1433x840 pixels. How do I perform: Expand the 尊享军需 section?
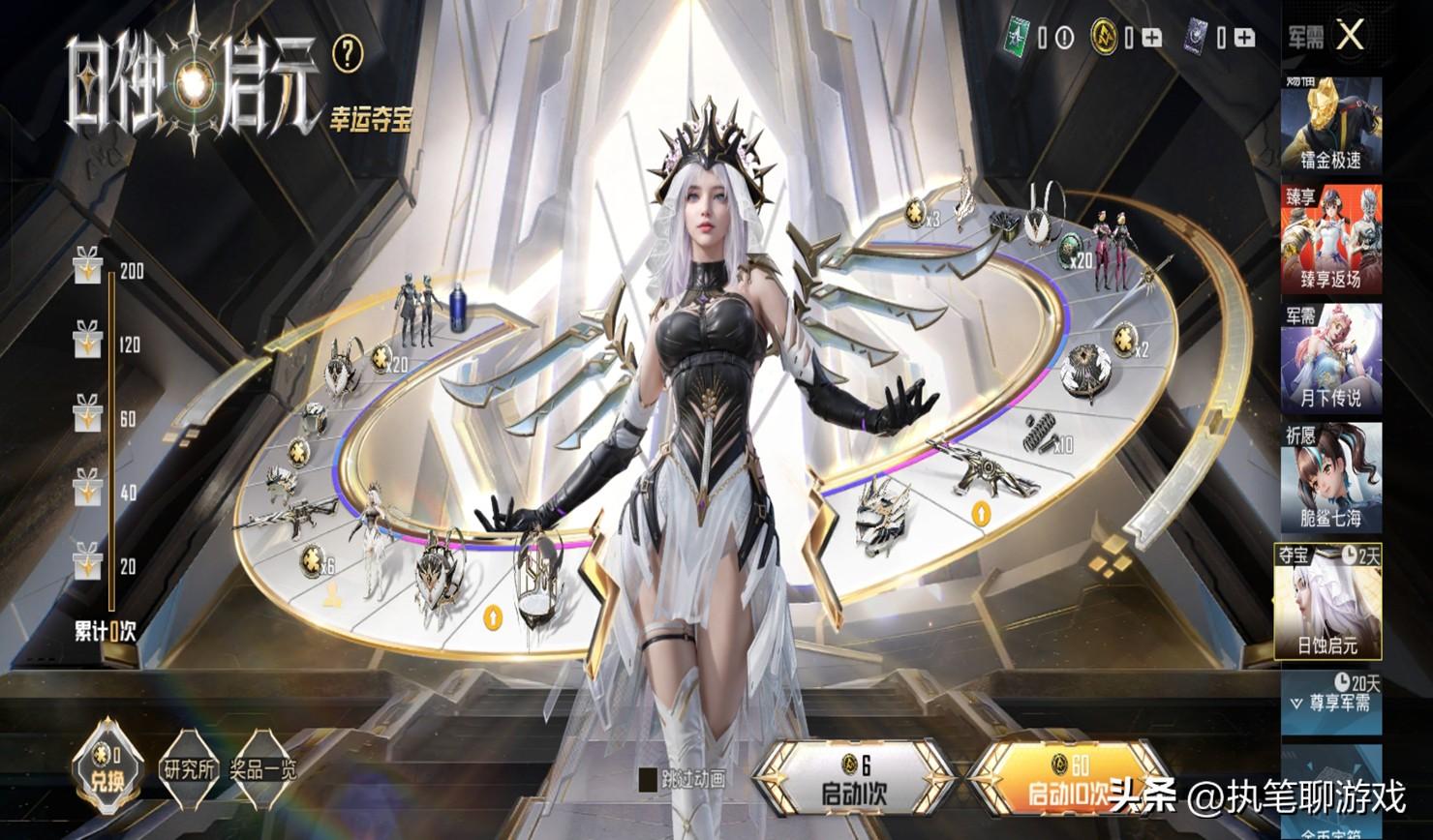tap(1331, 703)
